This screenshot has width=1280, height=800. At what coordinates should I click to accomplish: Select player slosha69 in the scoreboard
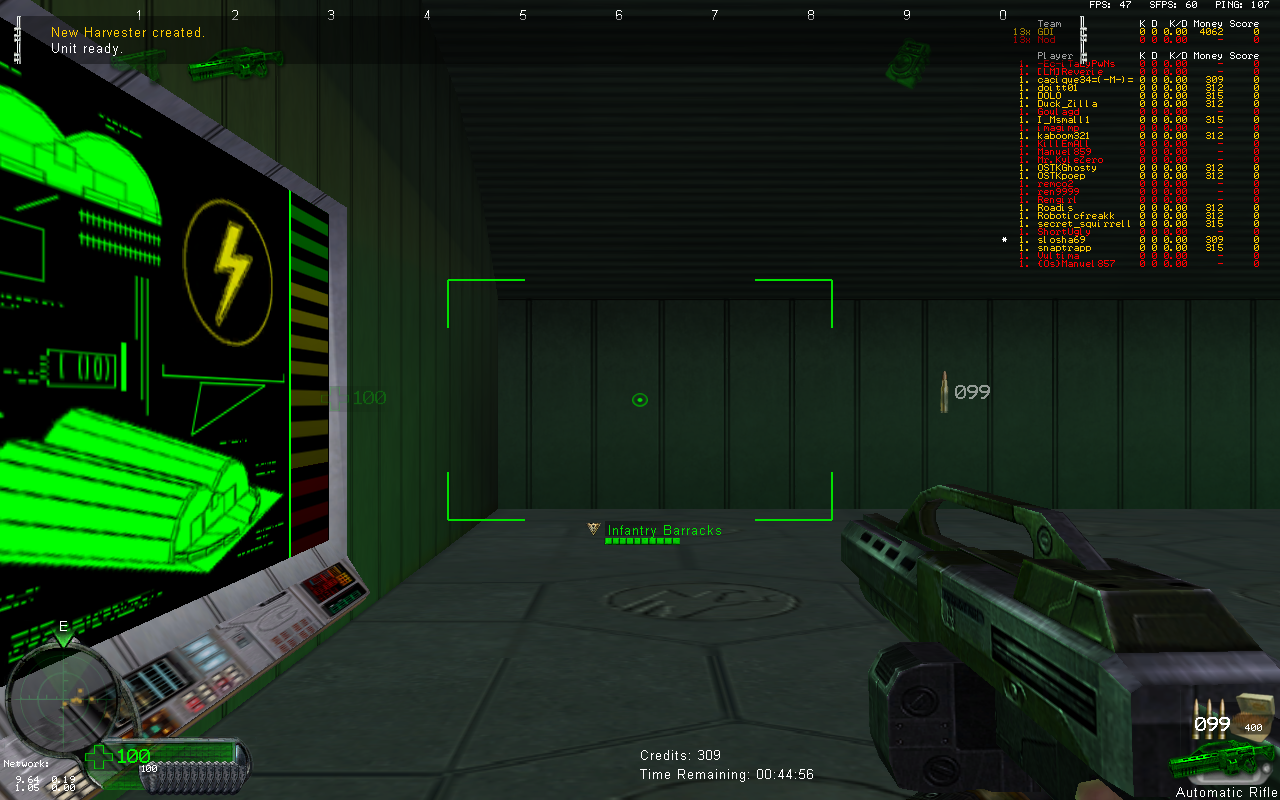(x=1061, y=240)
